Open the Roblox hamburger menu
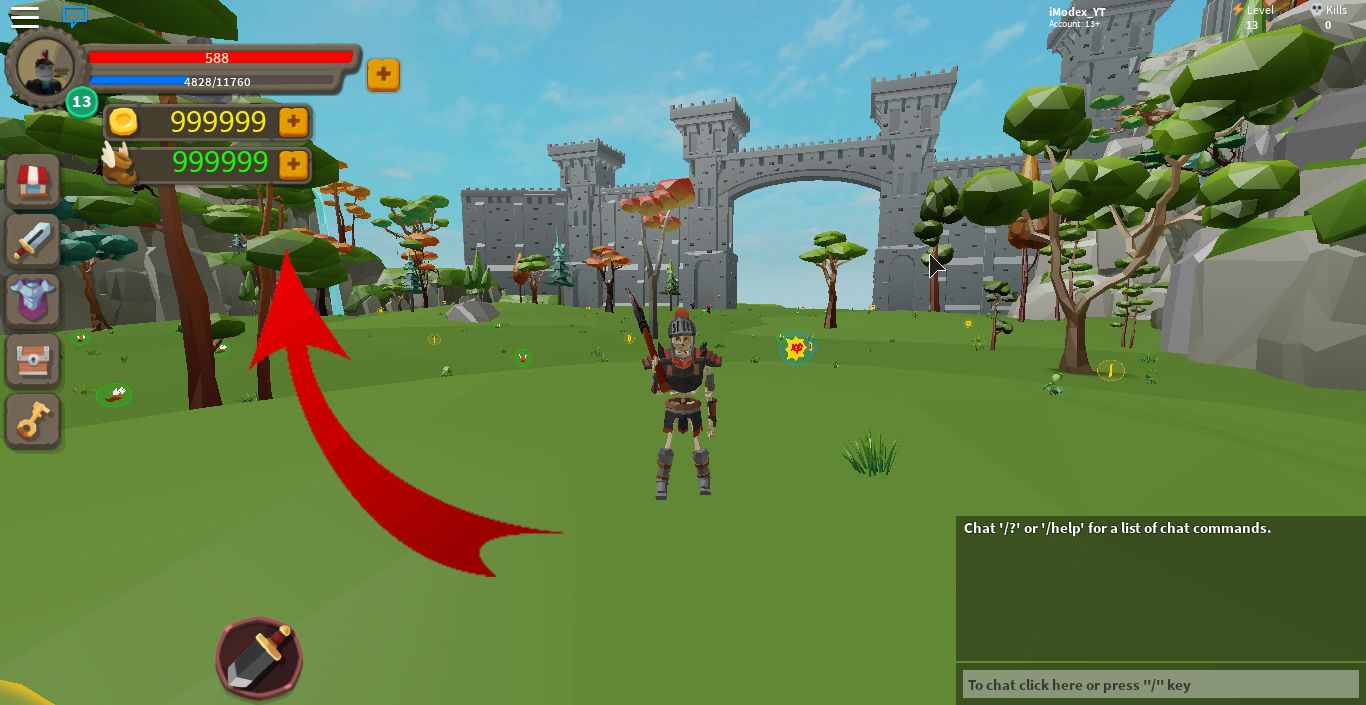 tap(24, 16)
